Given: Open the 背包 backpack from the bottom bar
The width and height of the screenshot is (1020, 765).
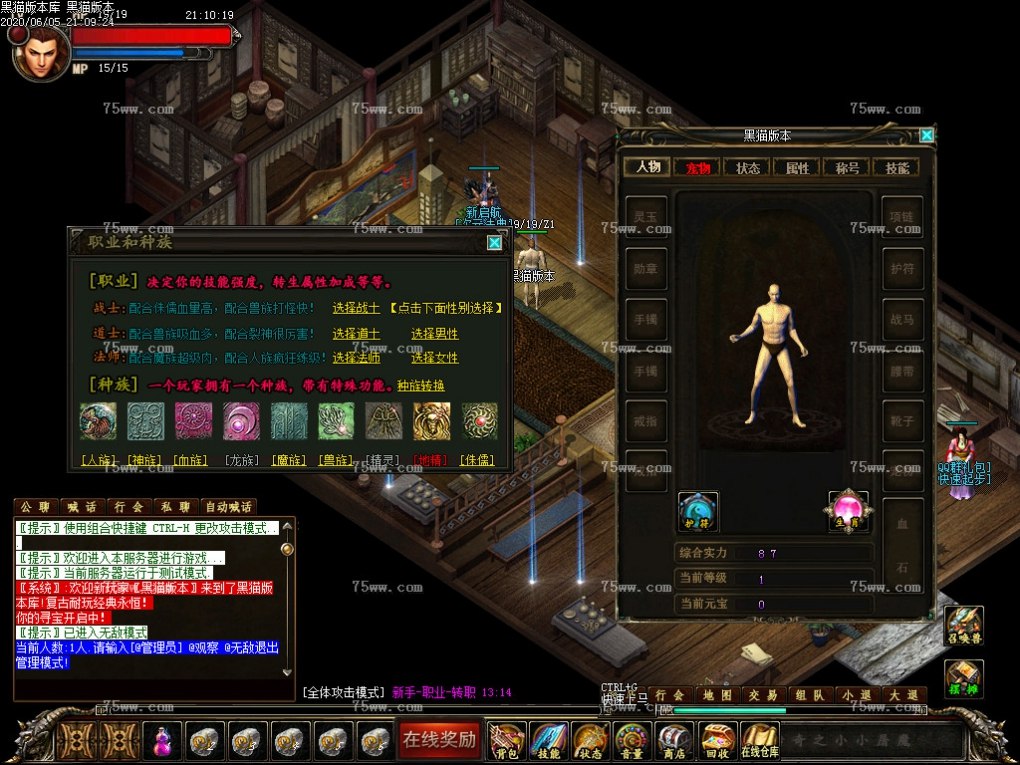Looking at the screenshot, I should (507, 741).
